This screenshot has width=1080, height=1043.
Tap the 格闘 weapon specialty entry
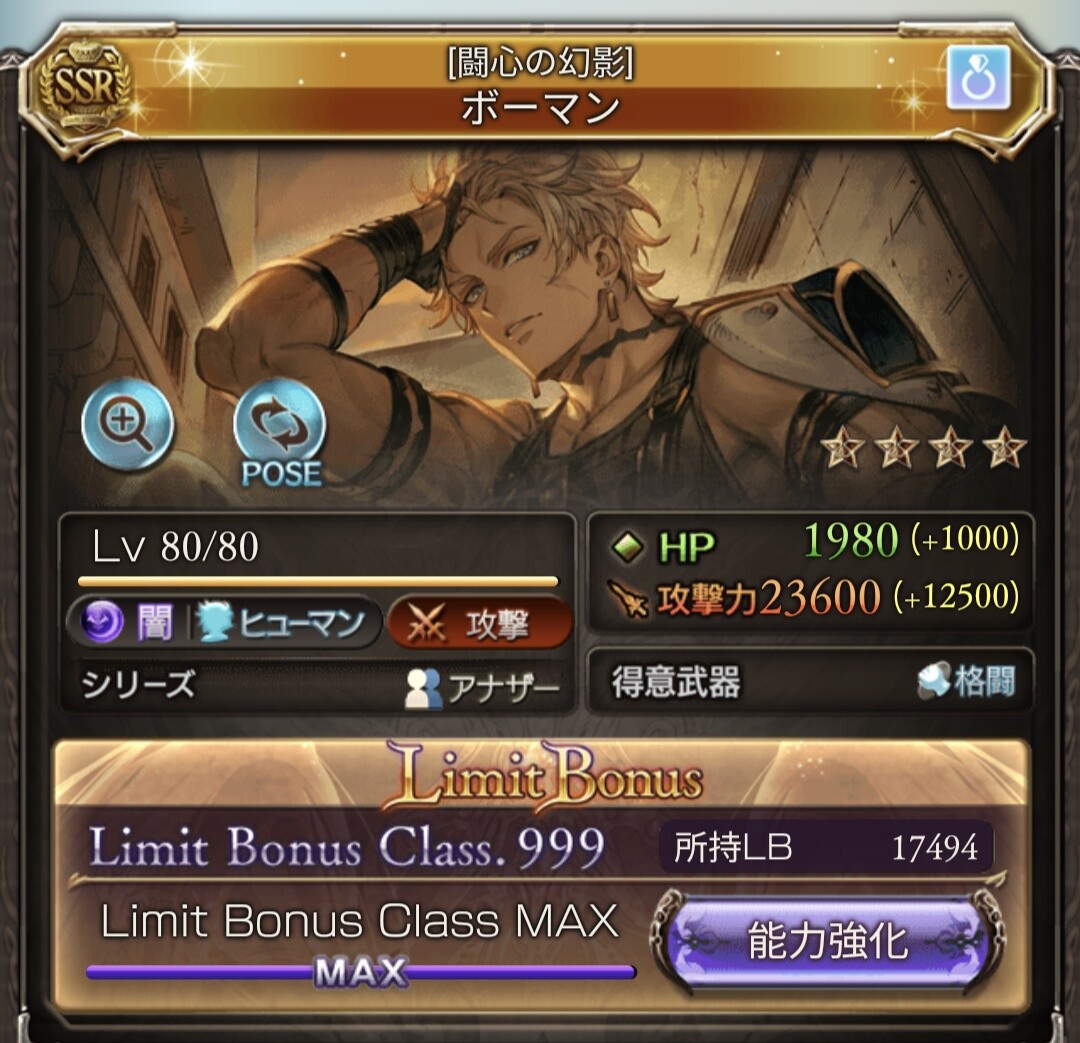click(966, 683)
